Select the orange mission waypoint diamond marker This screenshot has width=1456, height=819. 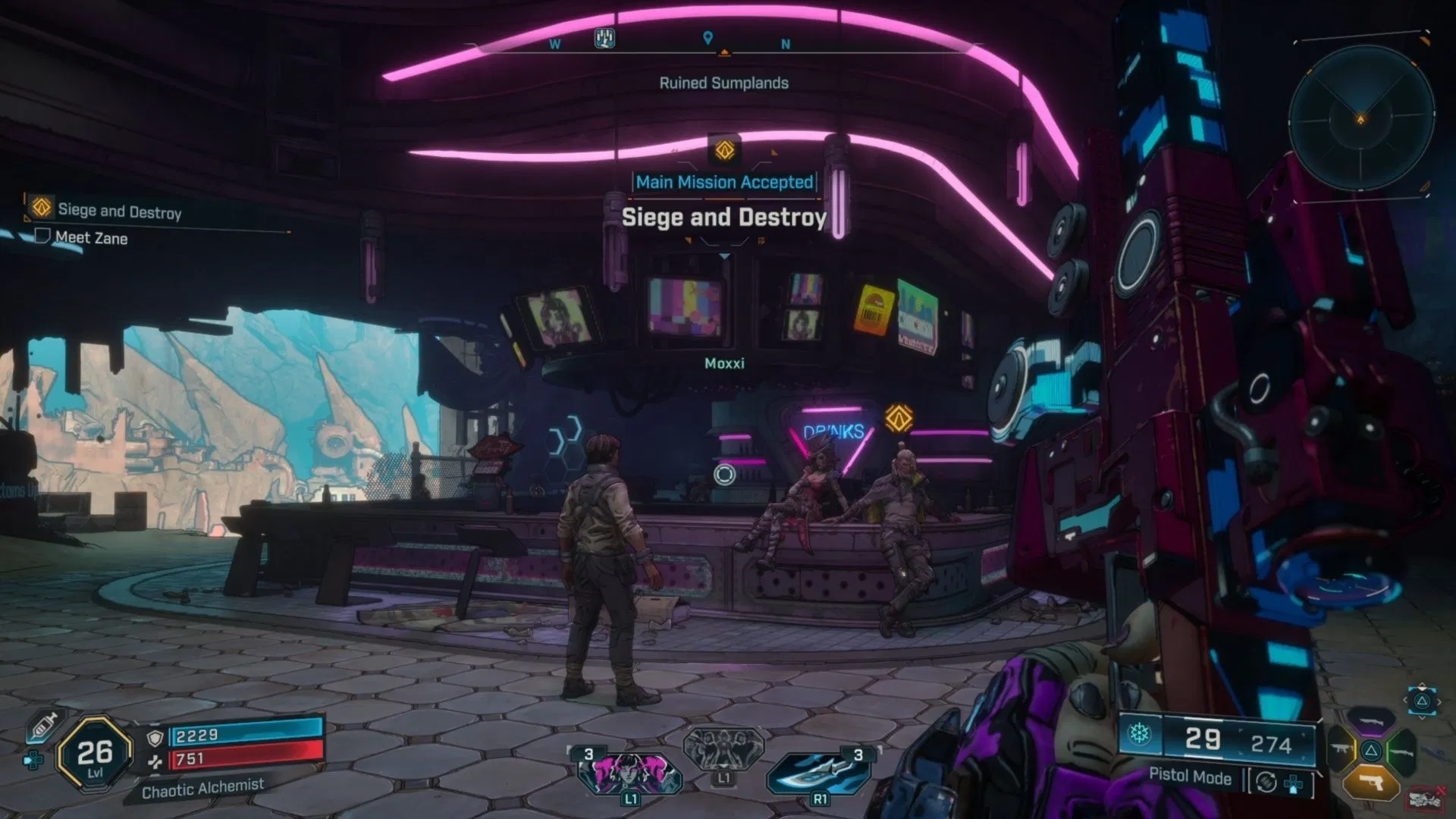[x=899, y=418]
